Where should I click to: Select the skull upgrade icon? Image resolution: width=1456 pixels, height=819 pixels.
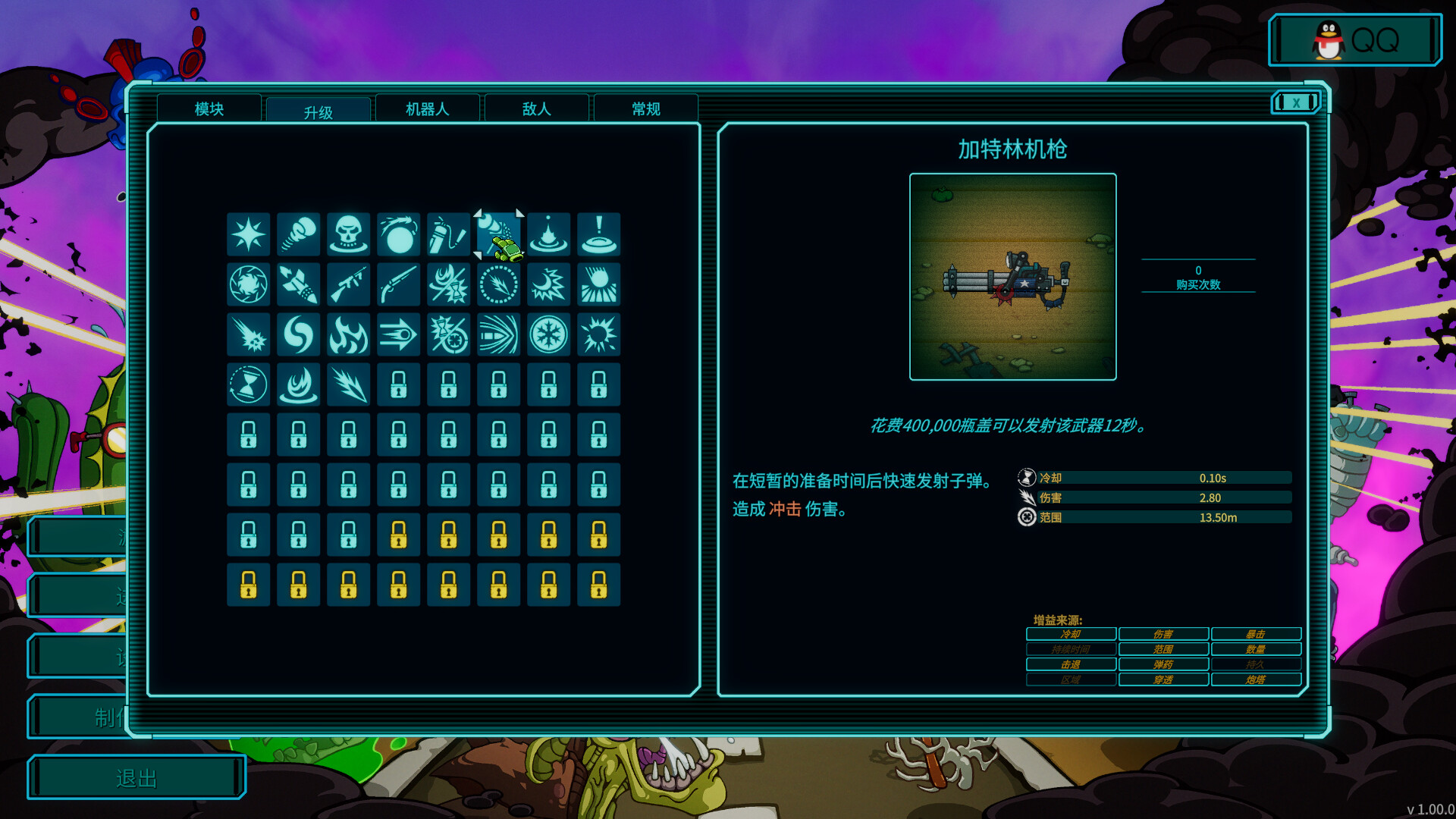click(348, 234)
